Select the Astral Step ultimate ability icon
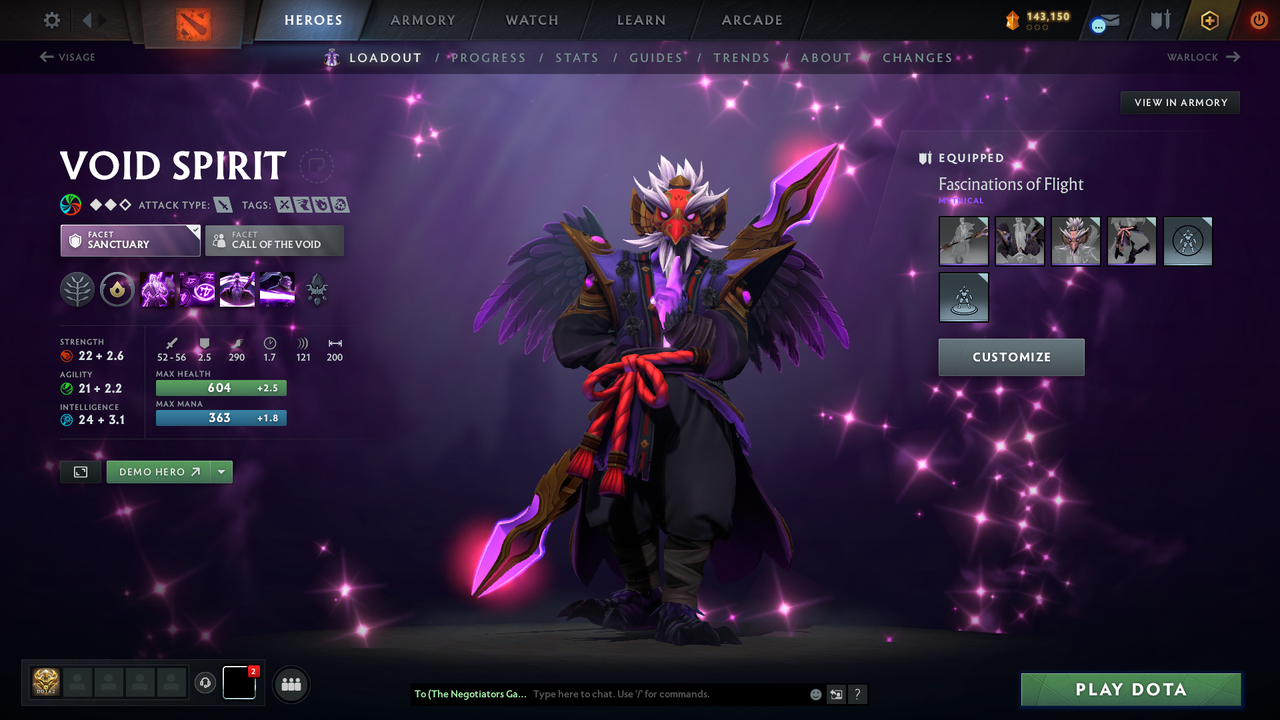 [277, 290]
